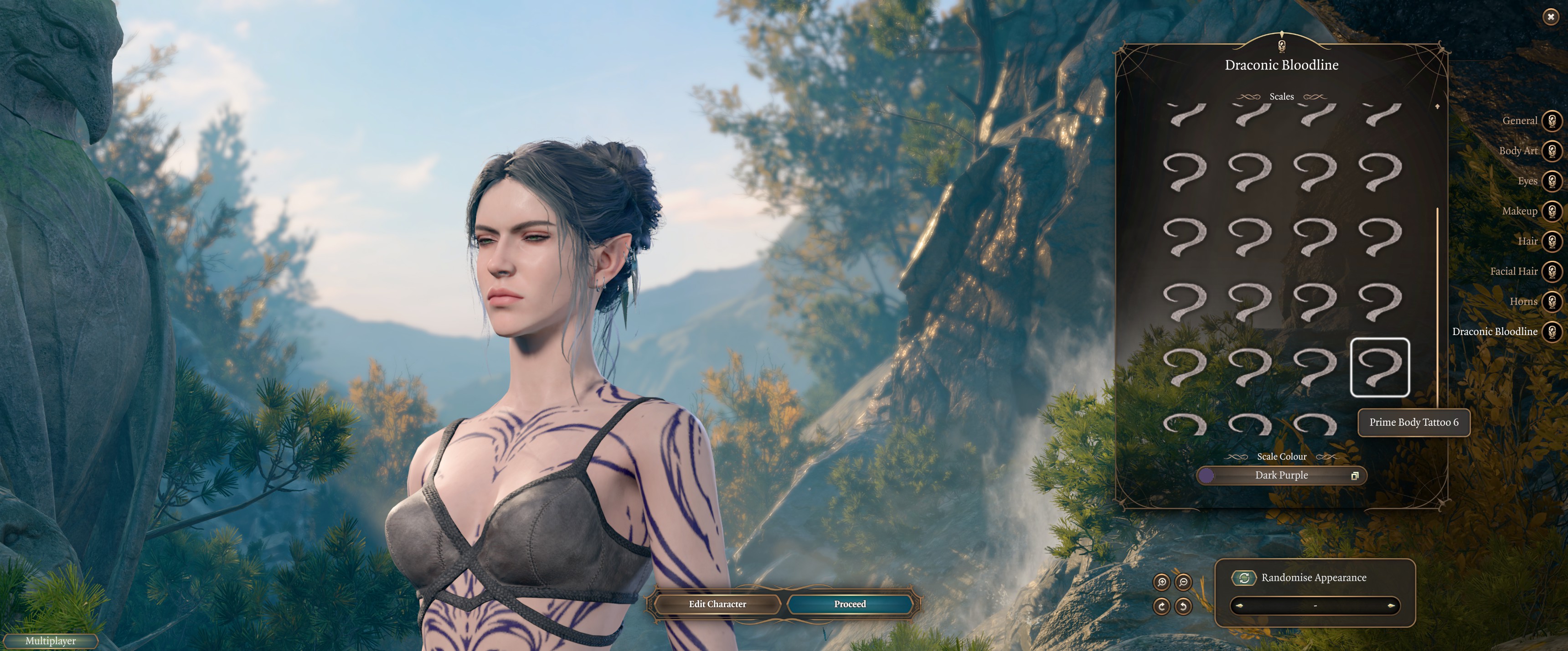Viewport: 1568px width, 651px height.
Task: Zoom in the character camera
Action: [x=1161, y=582]
